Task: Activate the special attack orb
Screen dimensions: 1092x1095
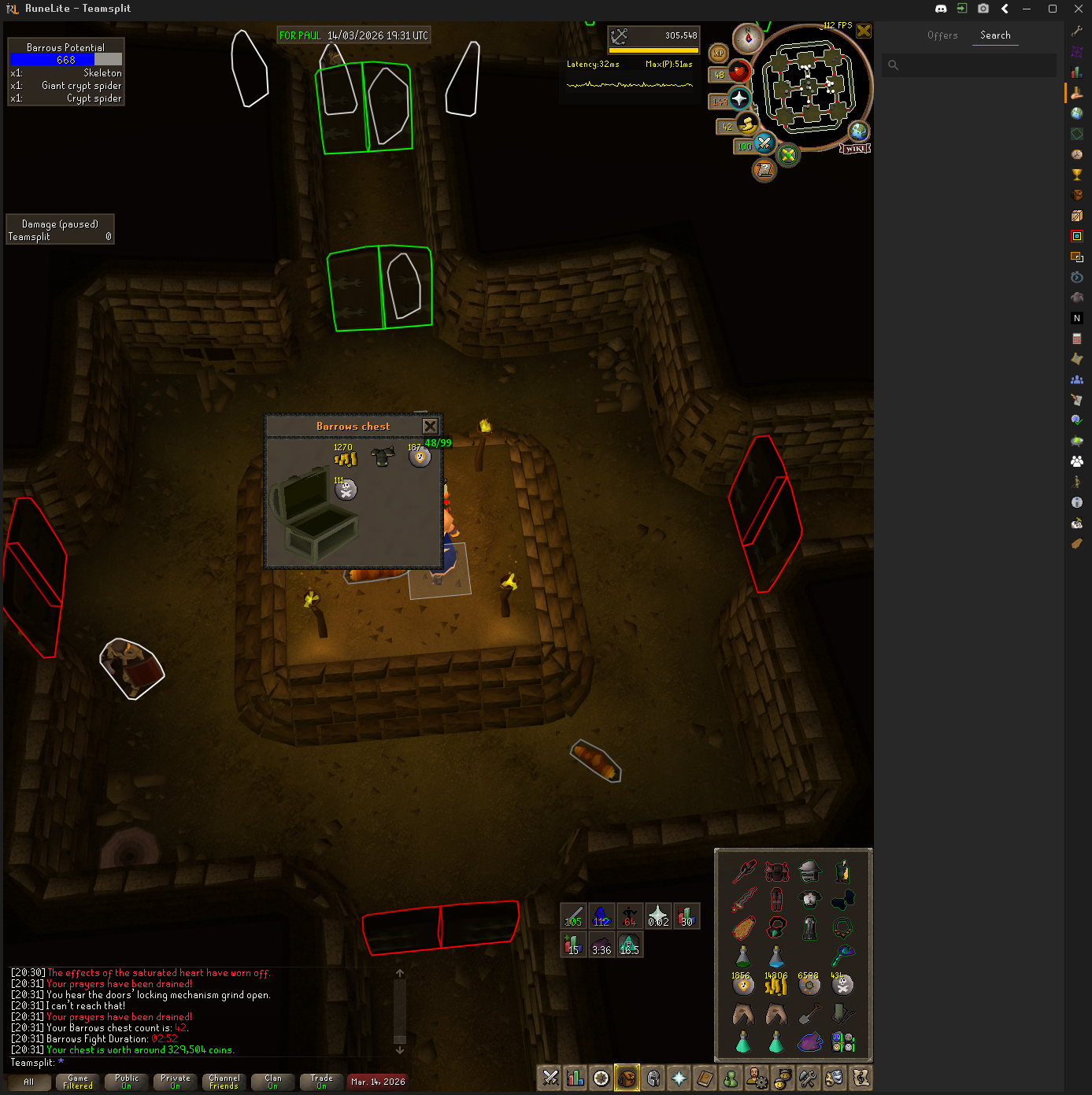Action: [764, 143]
